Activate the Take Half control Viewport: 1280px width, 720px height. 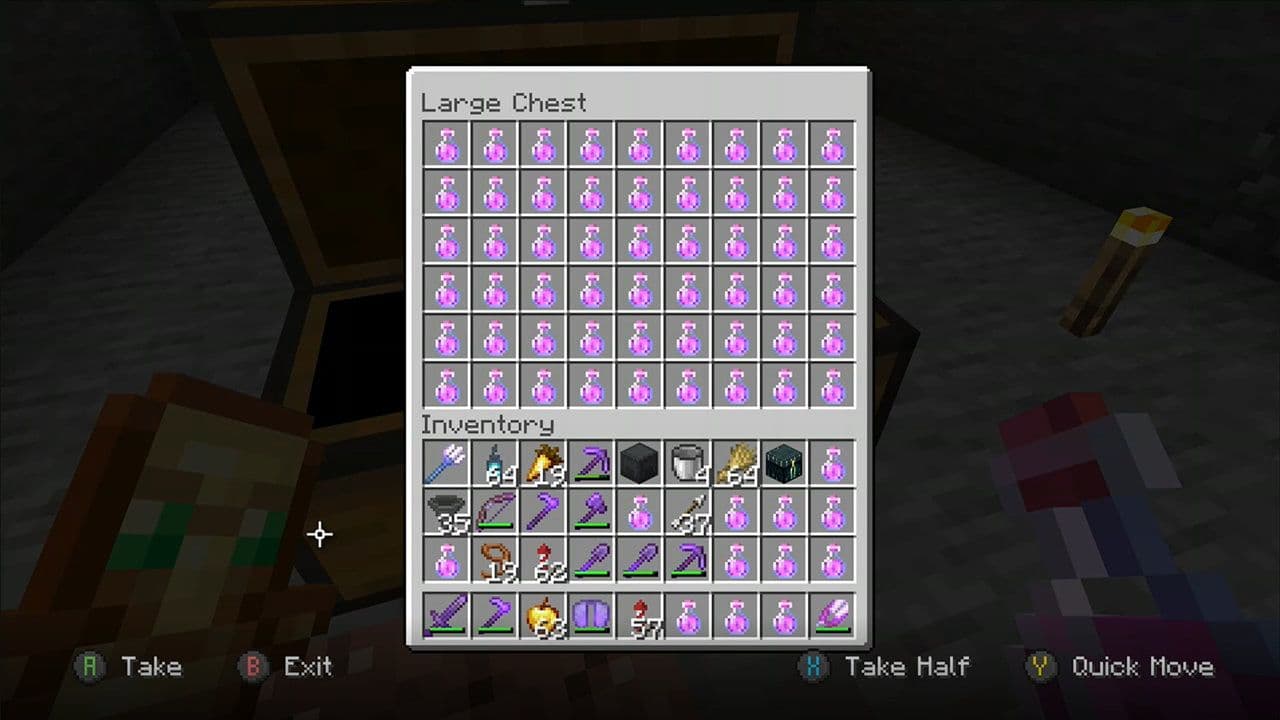[888, 666]
